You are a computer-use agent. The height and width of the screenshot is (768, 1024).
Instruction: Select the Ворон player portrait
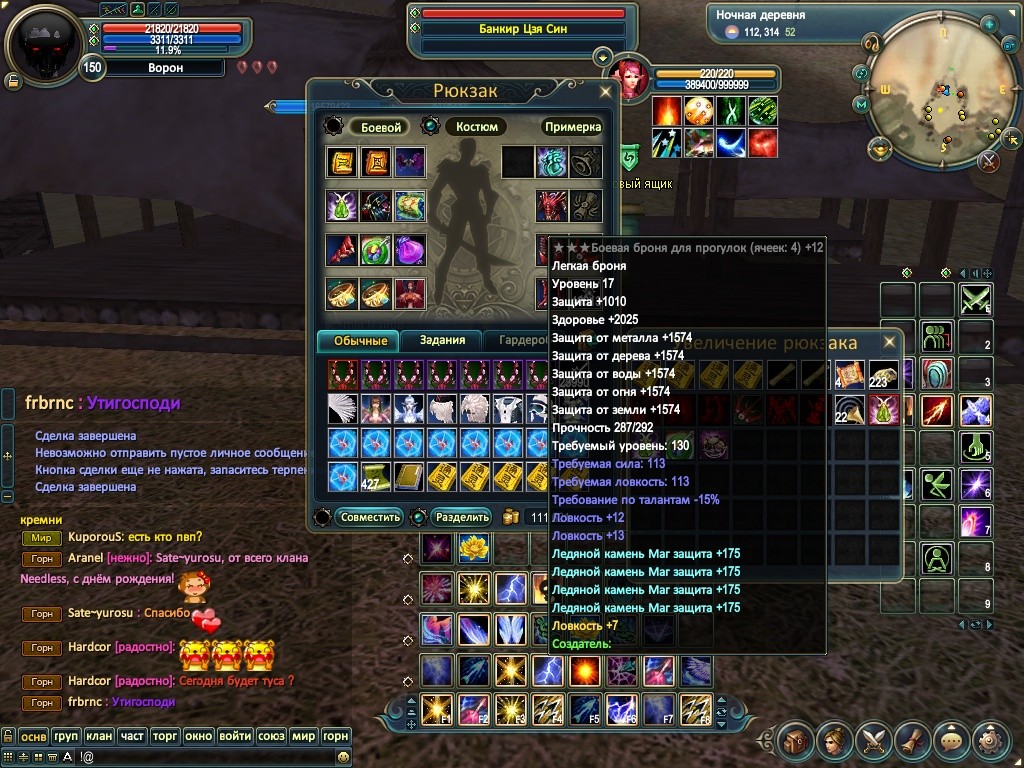tap(43, 43)
